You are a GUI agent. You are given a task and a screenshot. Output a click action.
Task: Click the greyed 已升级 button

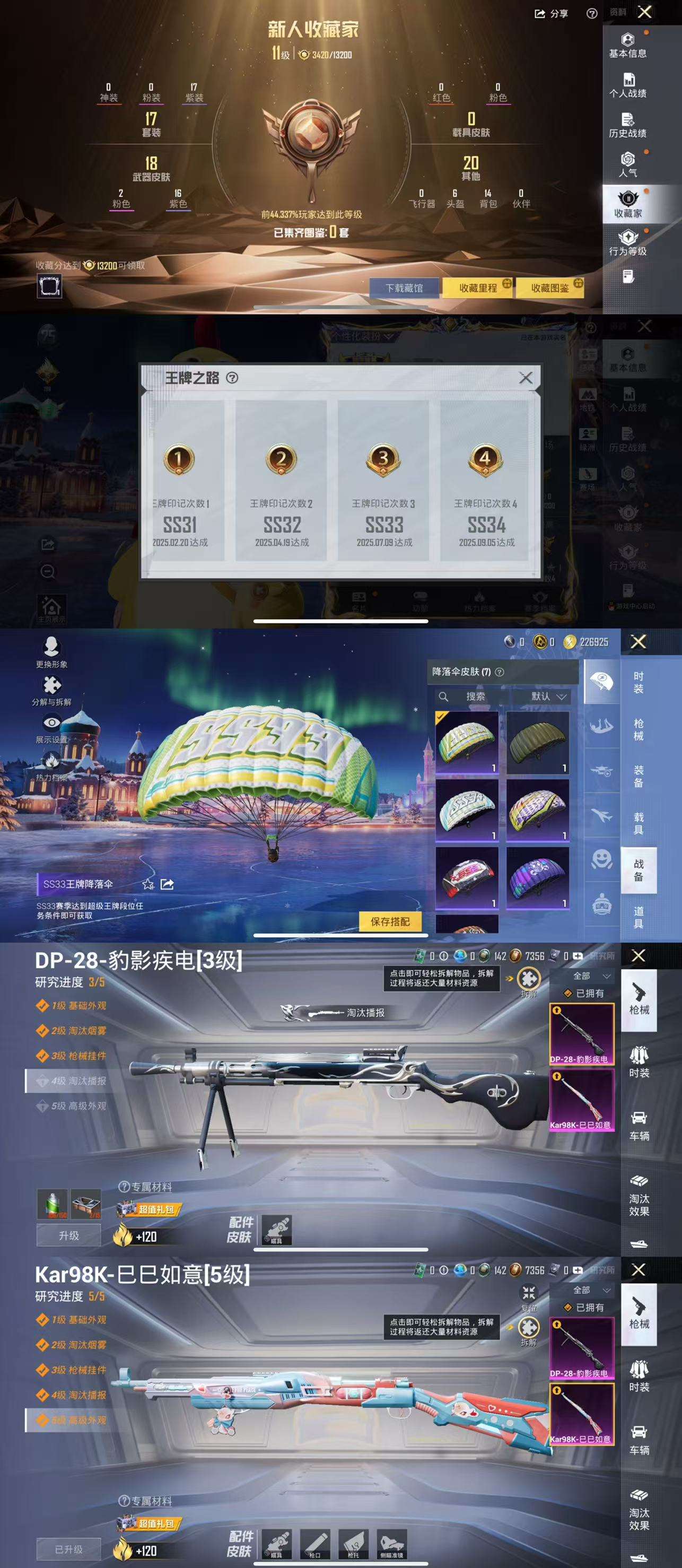pyautogui.click(x=69, y=1549)
